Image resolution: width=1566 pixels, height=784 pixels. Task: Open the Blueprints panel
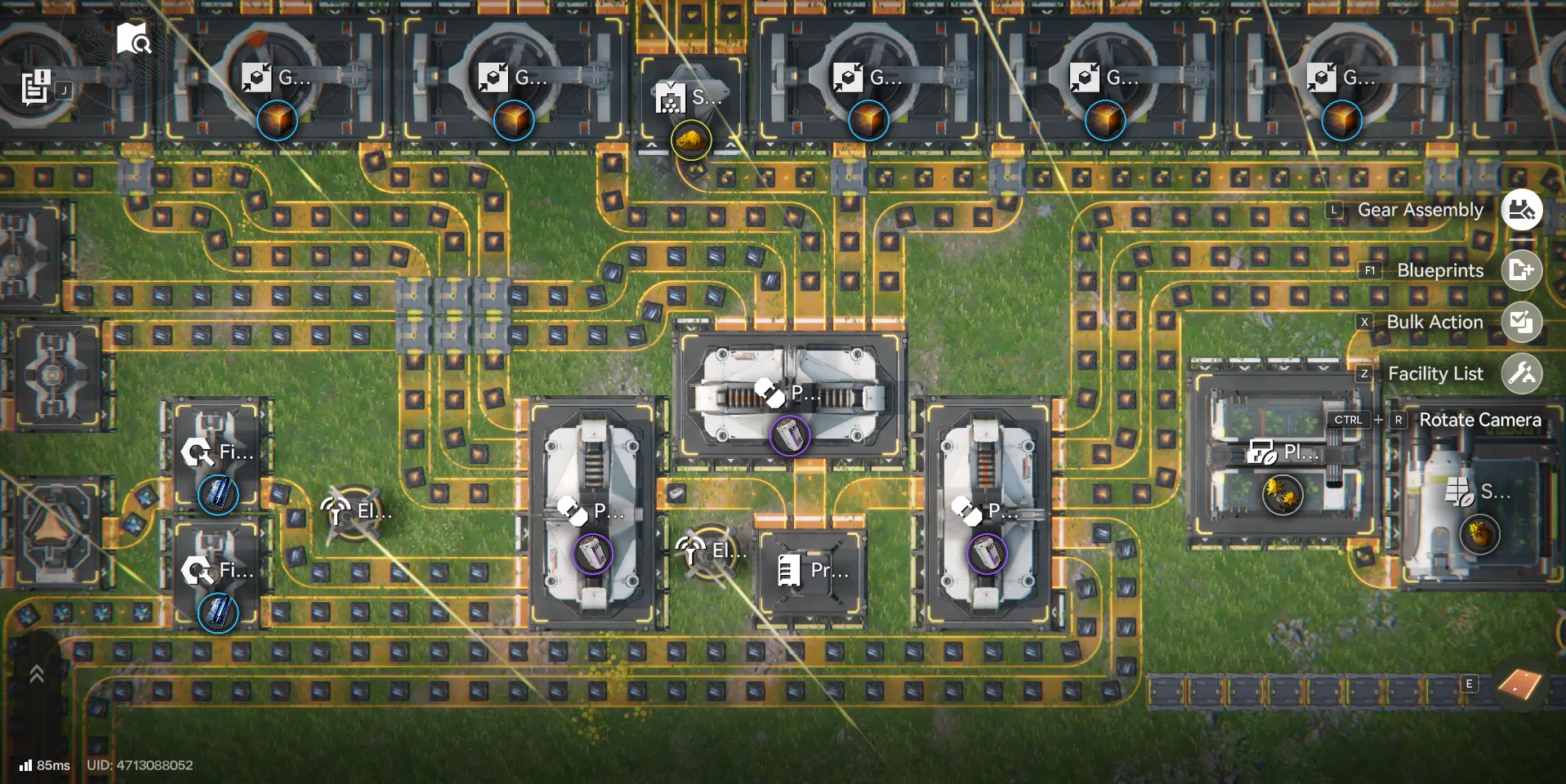coord(1521,270)
